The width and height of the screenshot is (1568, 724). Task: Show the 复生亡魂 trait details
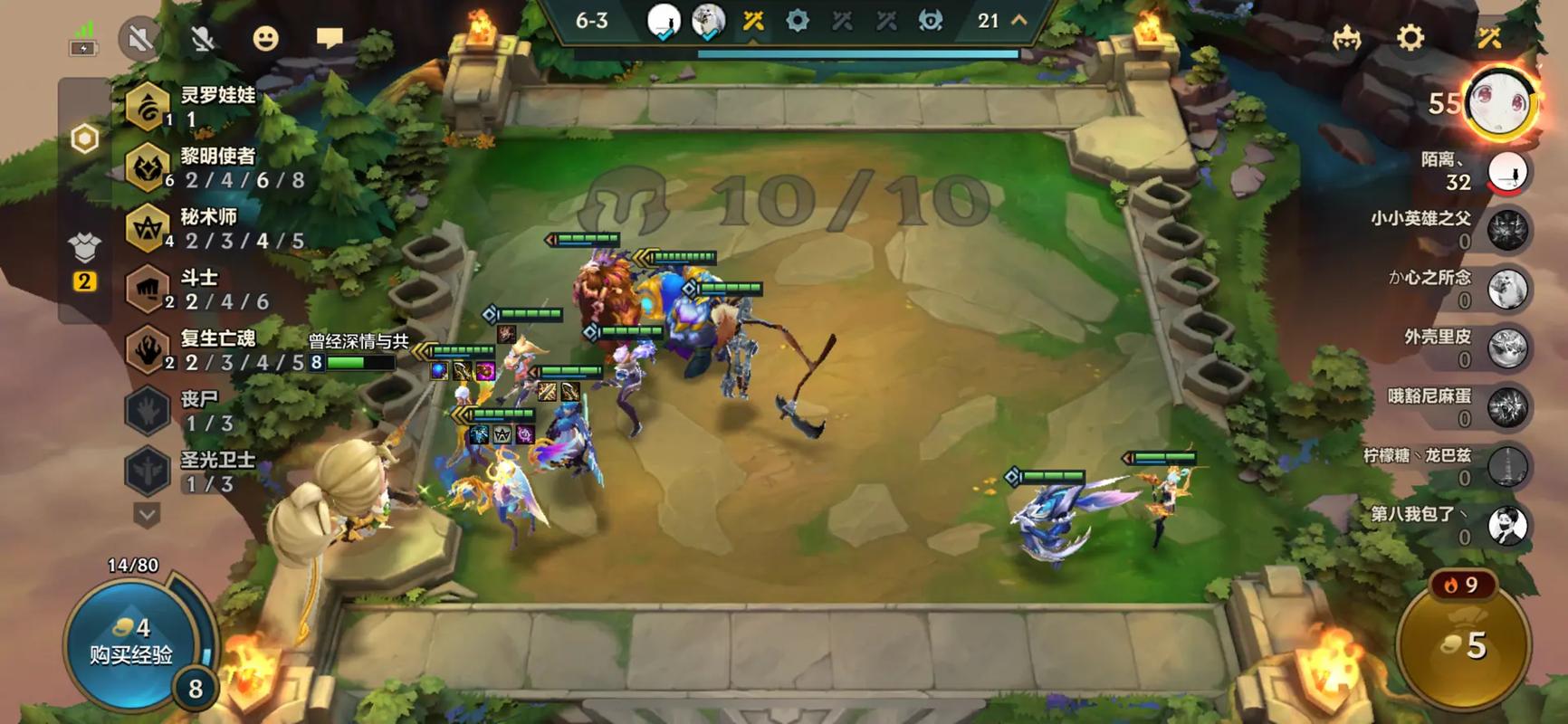coord(148,349)
